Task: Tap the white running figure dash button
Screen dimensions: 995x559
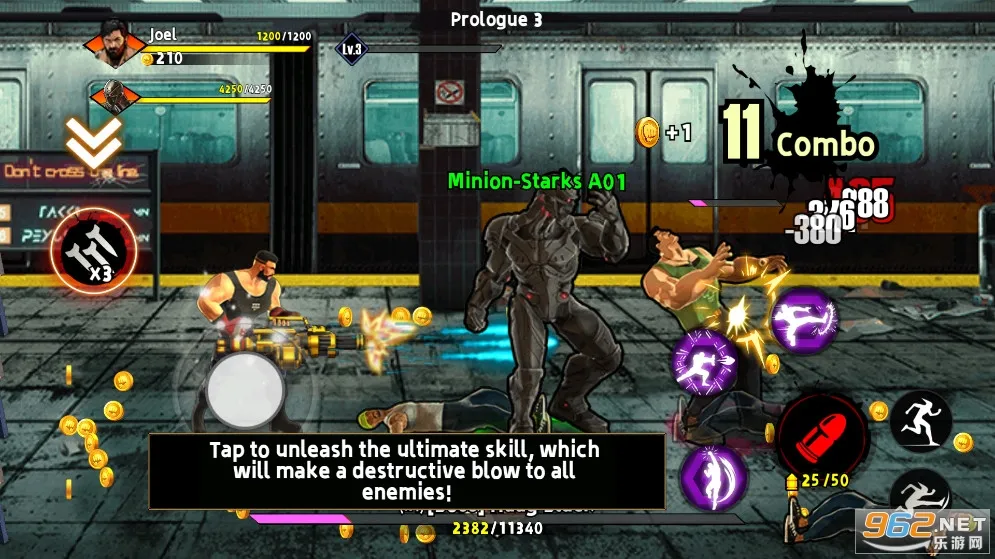Action: 920,420
